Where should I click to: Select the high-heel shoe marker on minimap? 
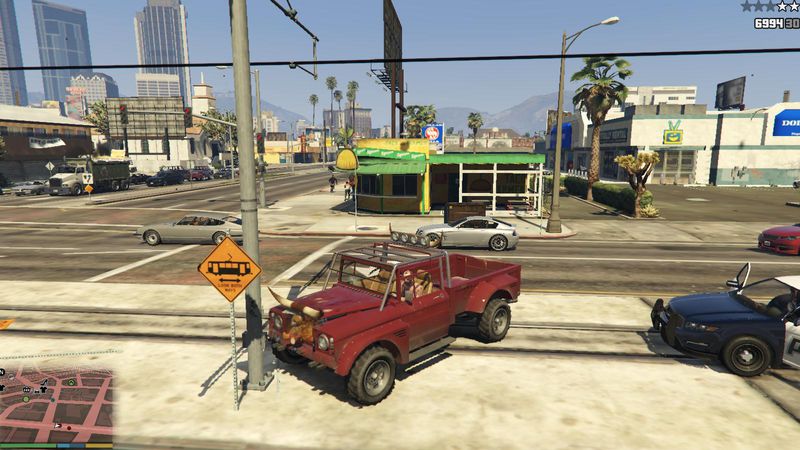point(45,381)
